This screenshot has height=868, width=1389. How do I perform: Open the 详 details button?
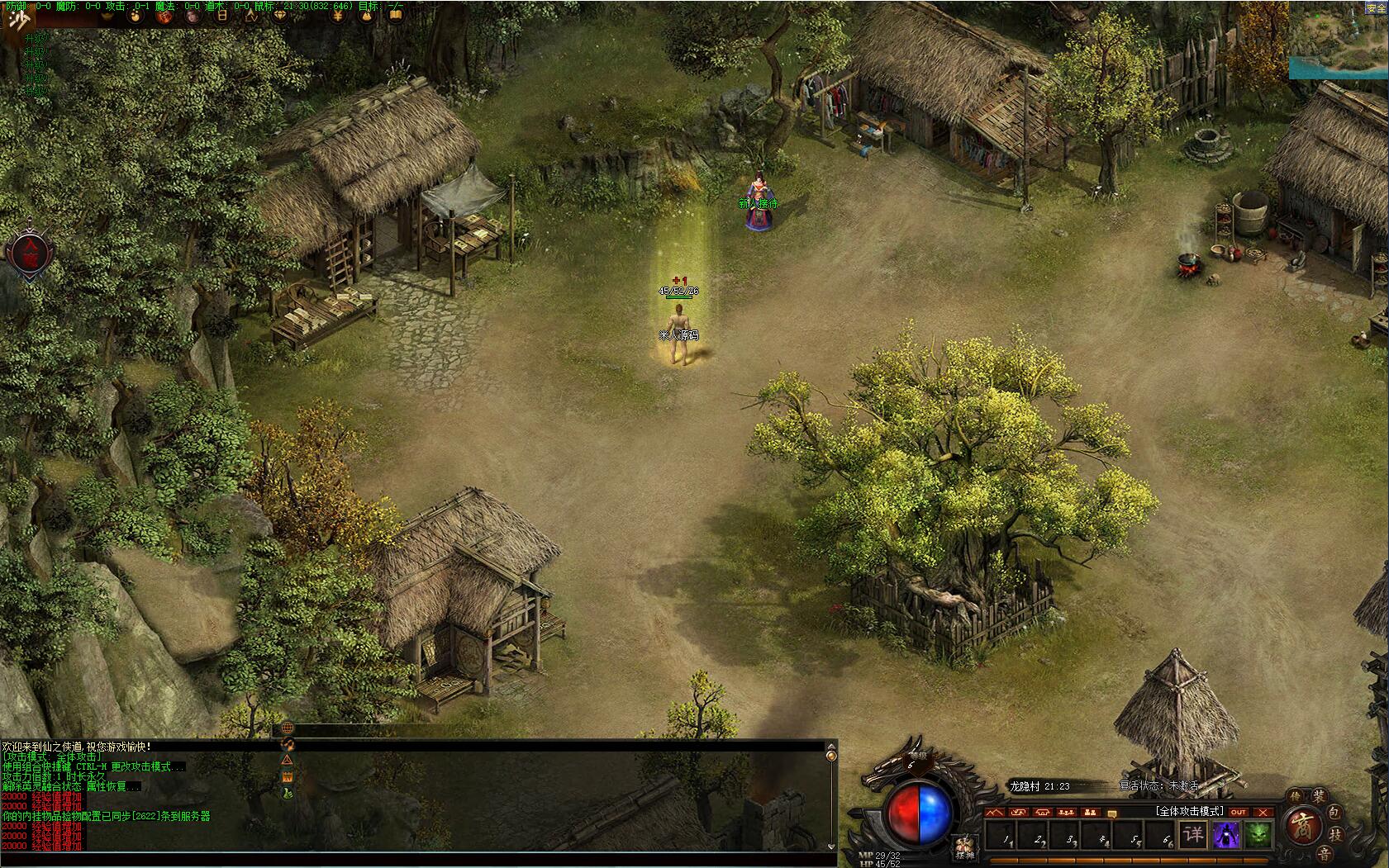[x=1194, y=834]
